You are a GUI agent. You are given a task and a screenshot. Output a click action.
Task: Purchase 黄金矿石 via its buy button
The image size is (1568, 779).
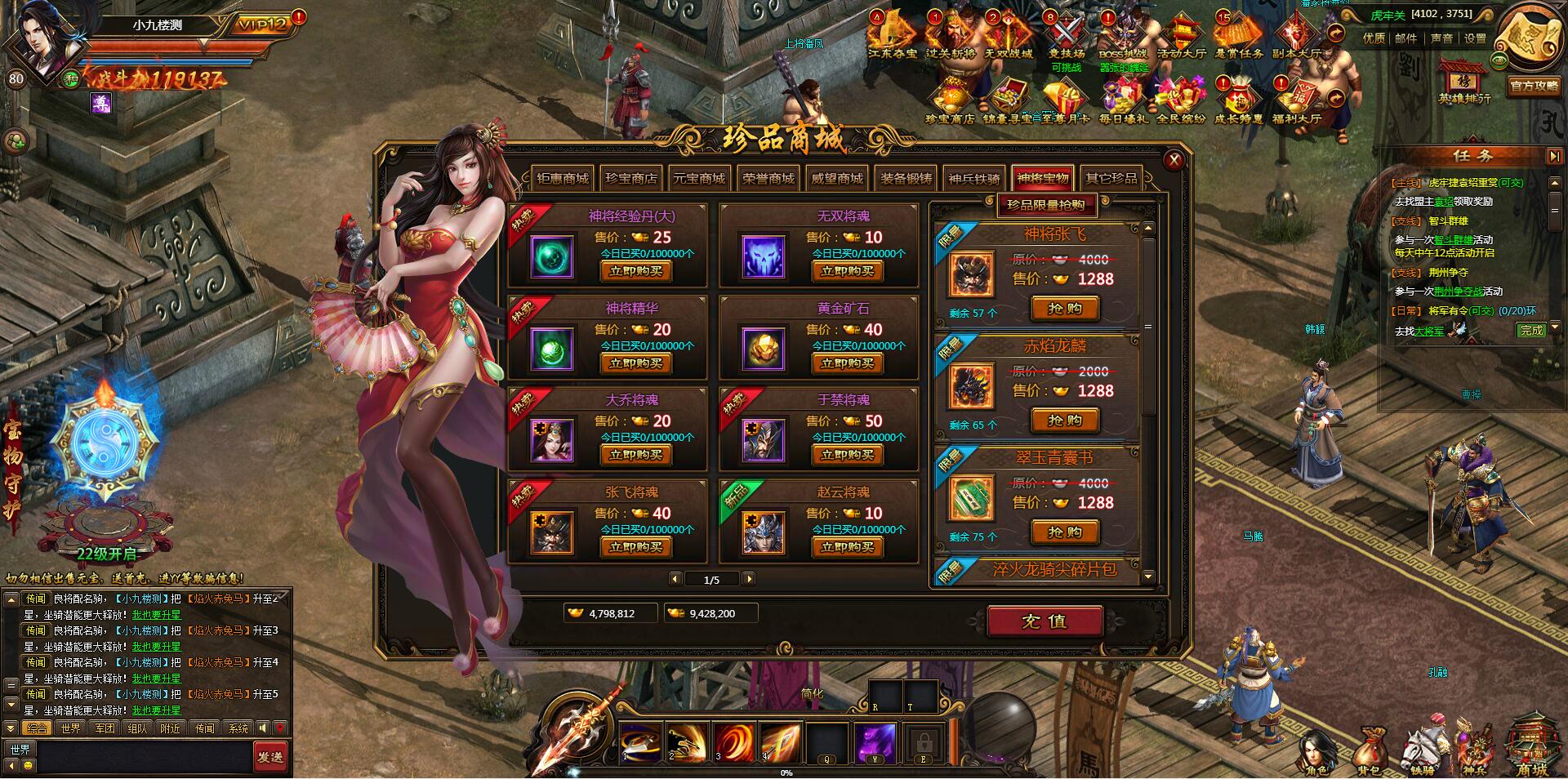(847, 363)
